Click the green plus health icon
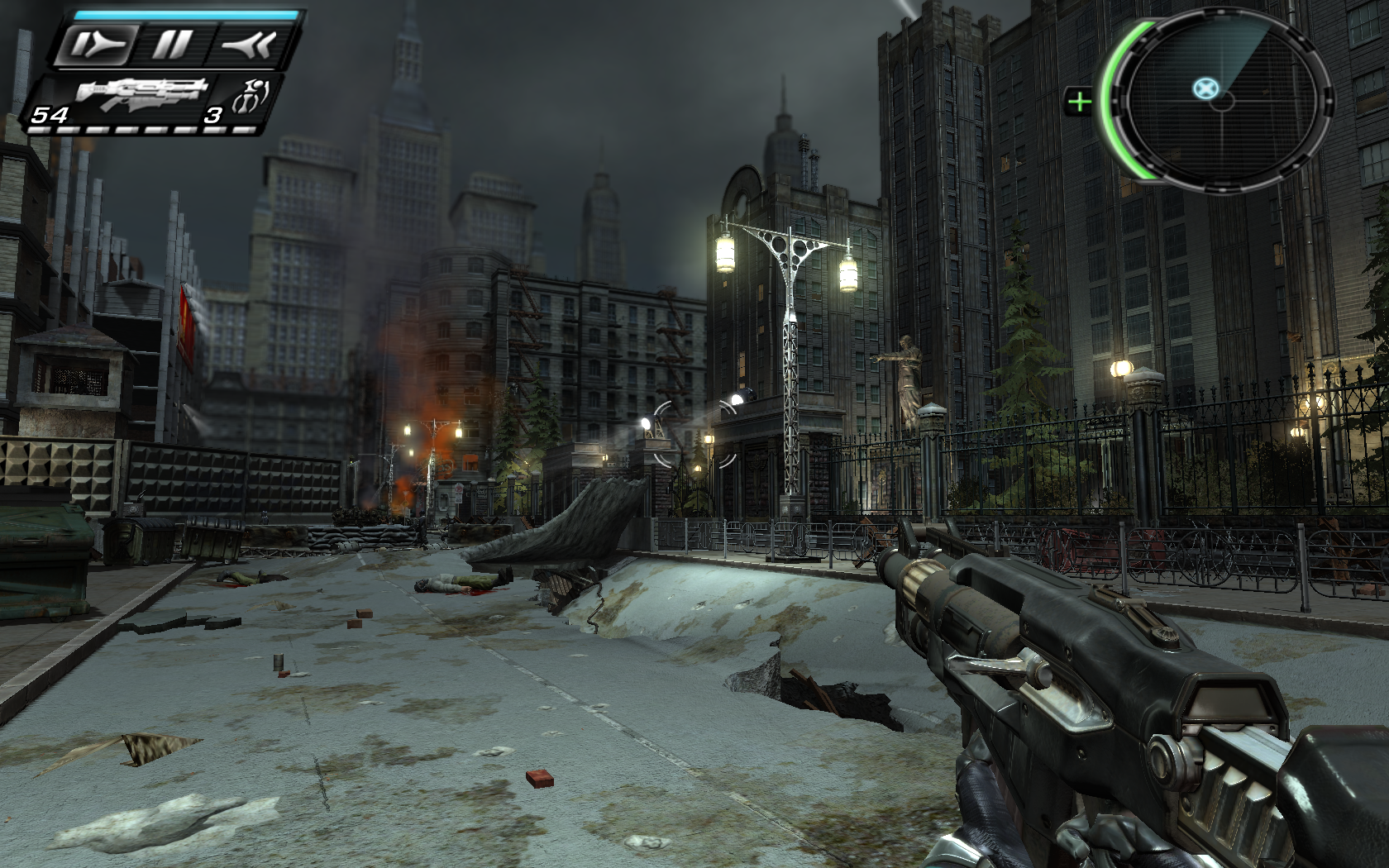 (x=1079, y=103)
